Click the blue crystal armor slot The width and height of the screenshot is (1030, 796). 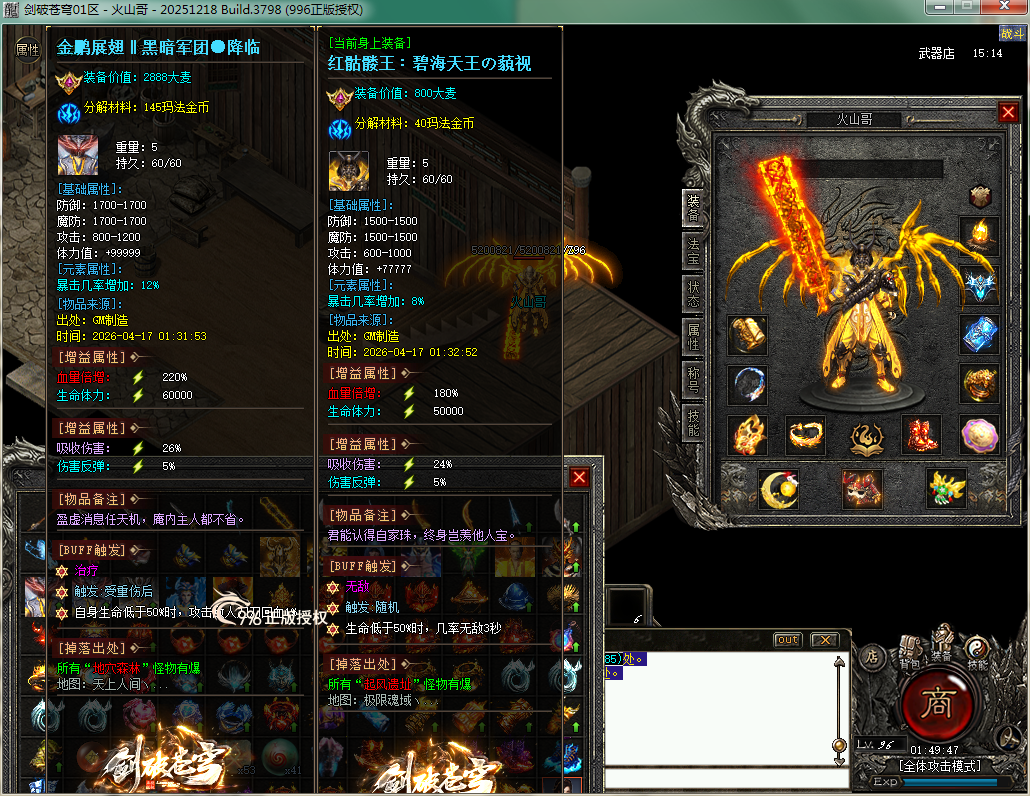pos(980,335)
